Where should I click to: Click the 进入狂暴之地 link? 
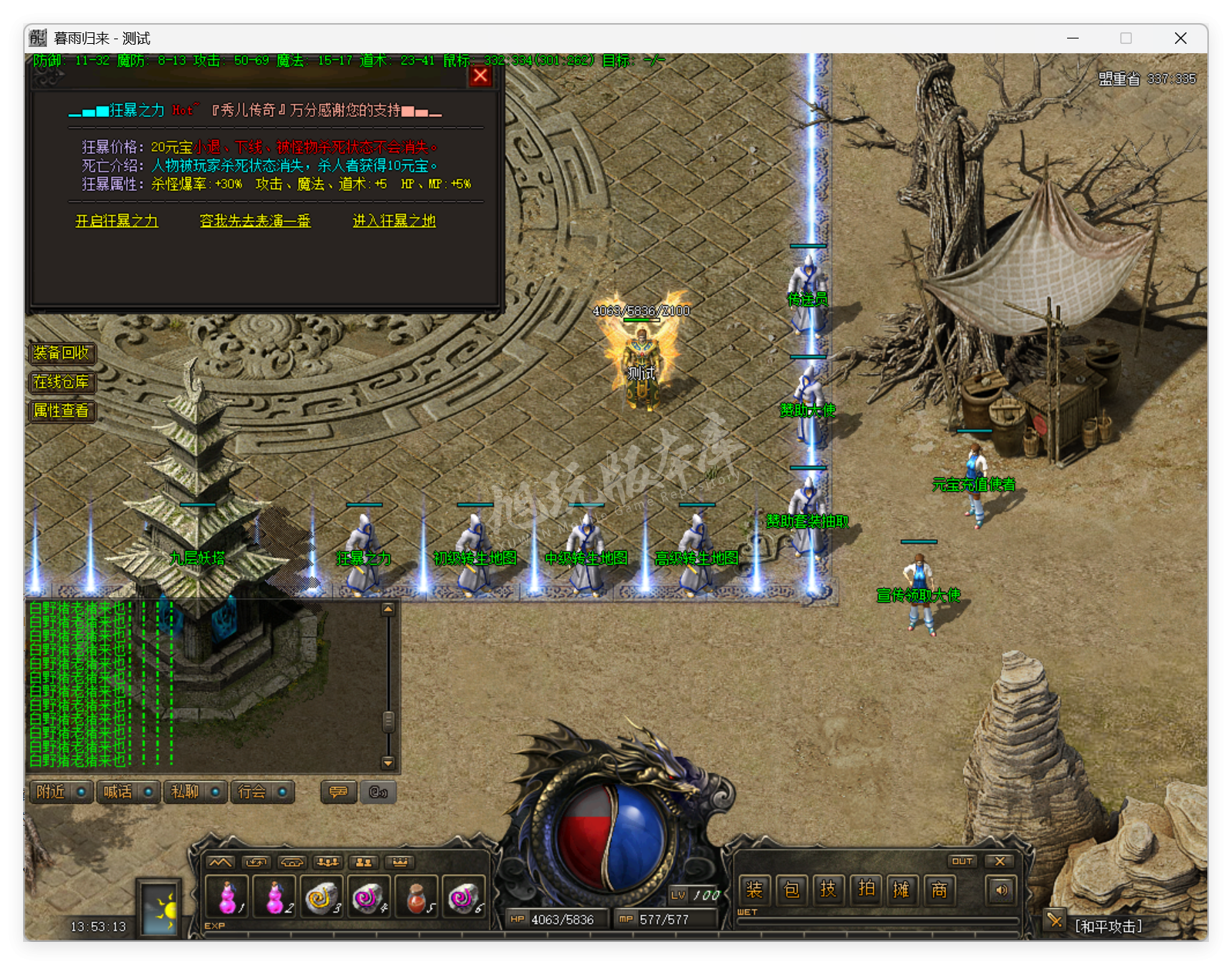click(x=394, y=221)
